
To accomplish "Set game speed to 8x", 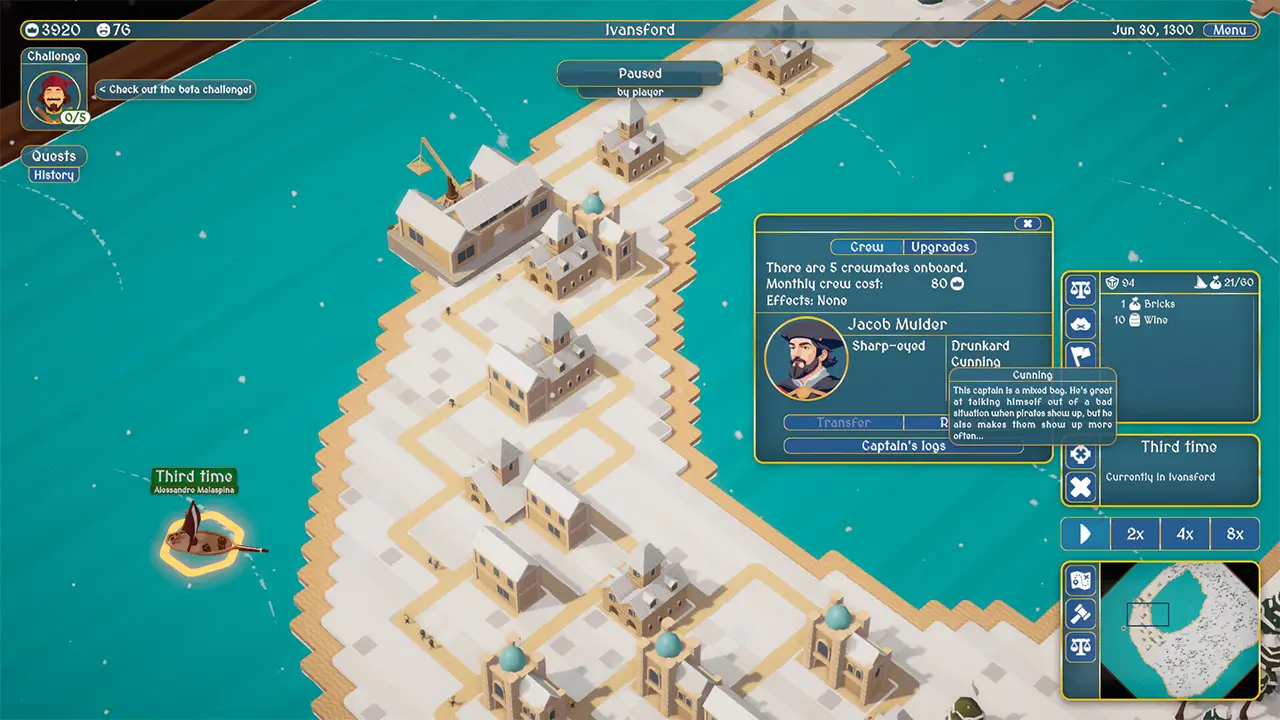I will (1235, 534).
